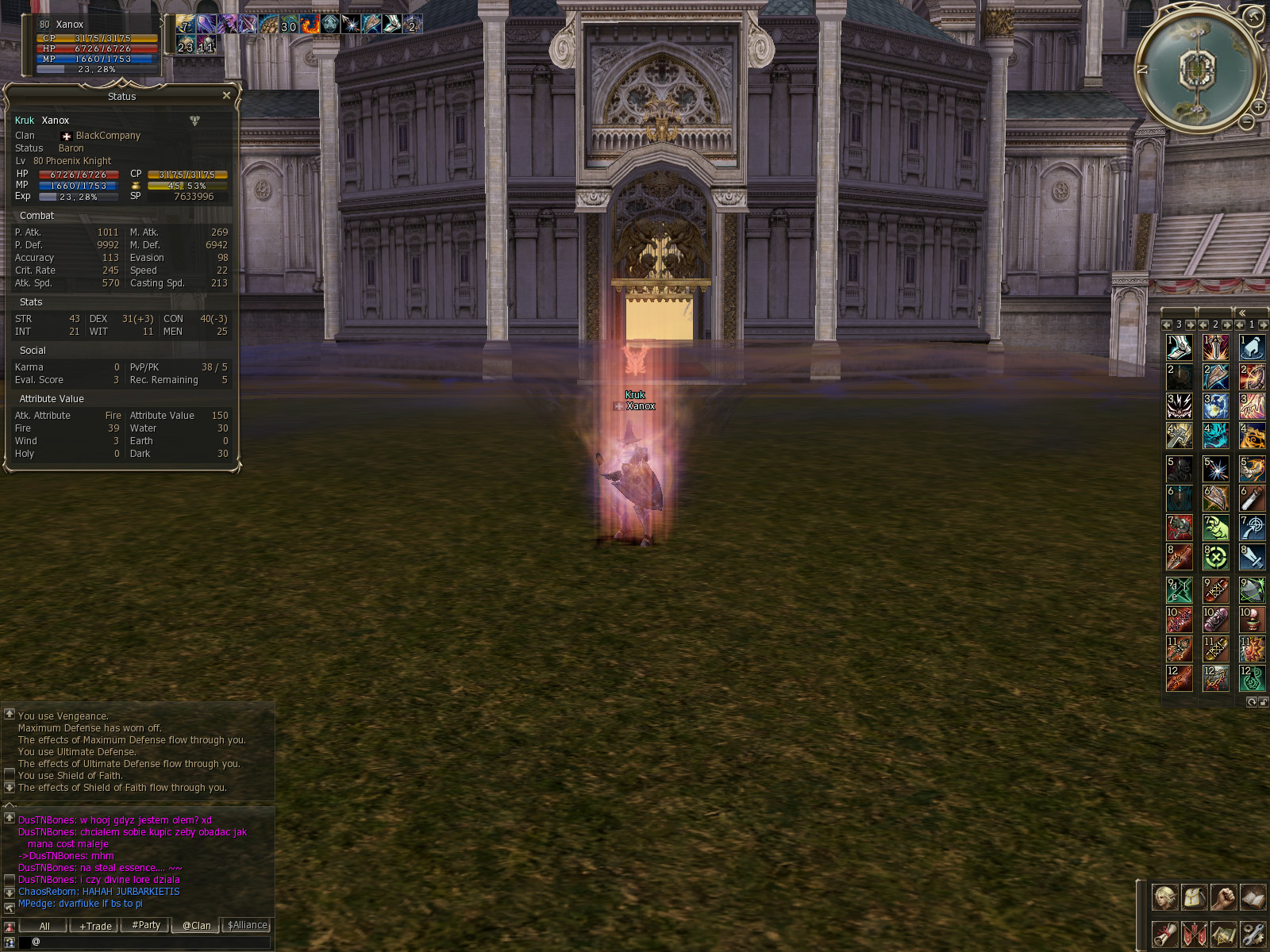
Task: Open the quest scroll icon
Action: pyautogui.click(x=1164, y=934)
